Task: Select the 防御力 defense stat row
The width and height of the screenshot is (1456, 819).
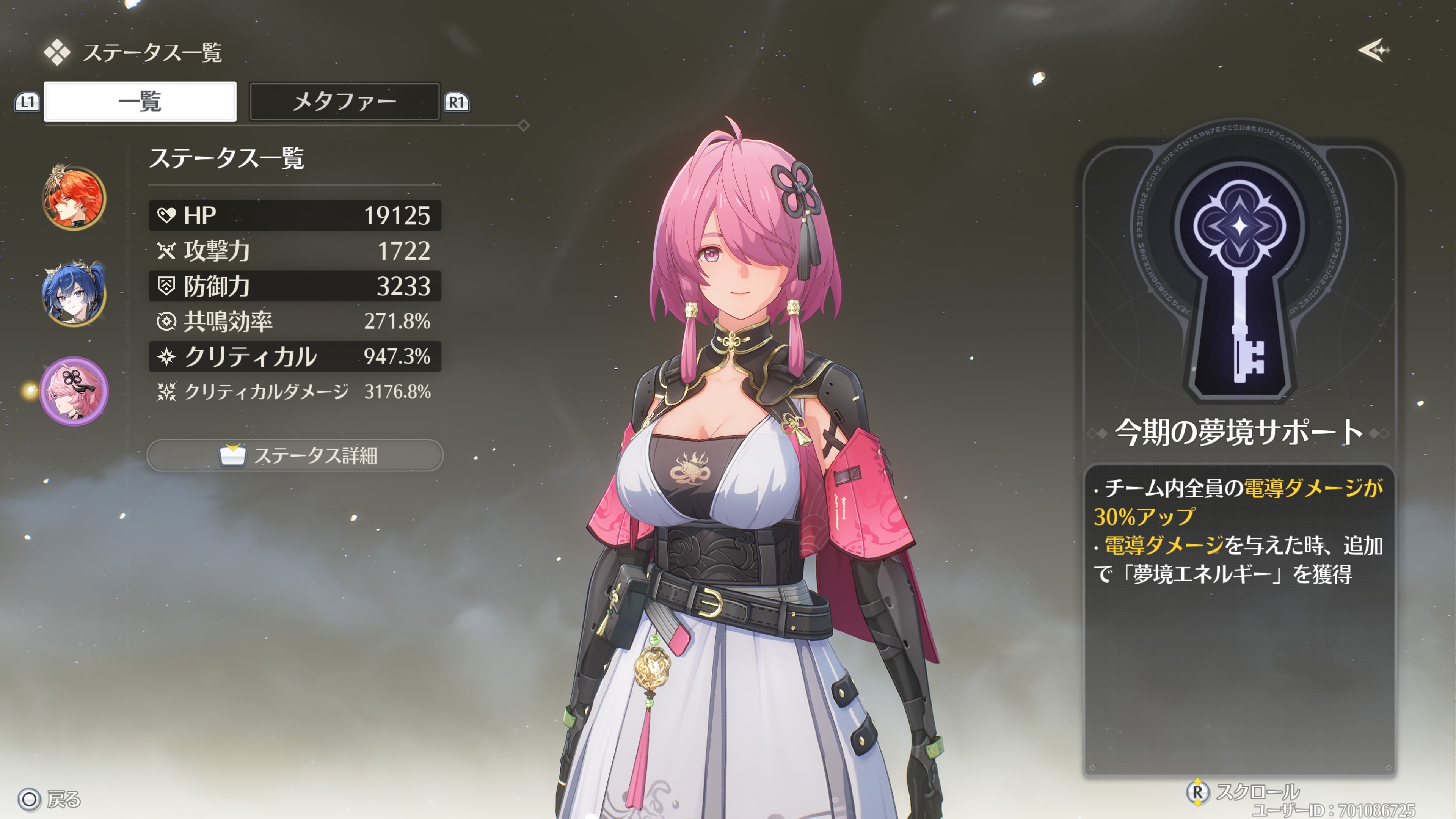Action: [295, 286]
